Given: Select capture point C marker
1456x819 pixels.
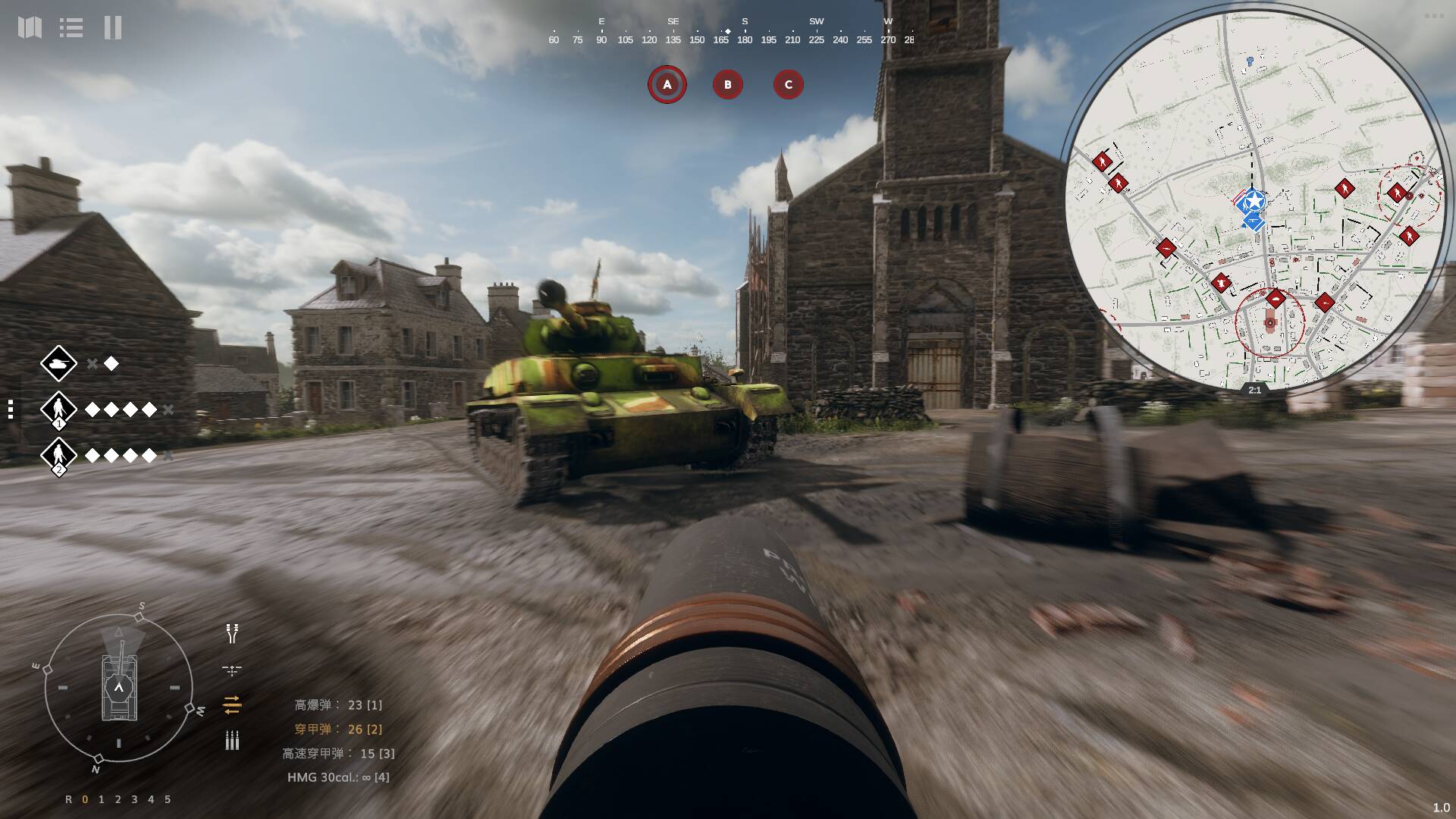Looking at the screenshot, I should [788, 84].
